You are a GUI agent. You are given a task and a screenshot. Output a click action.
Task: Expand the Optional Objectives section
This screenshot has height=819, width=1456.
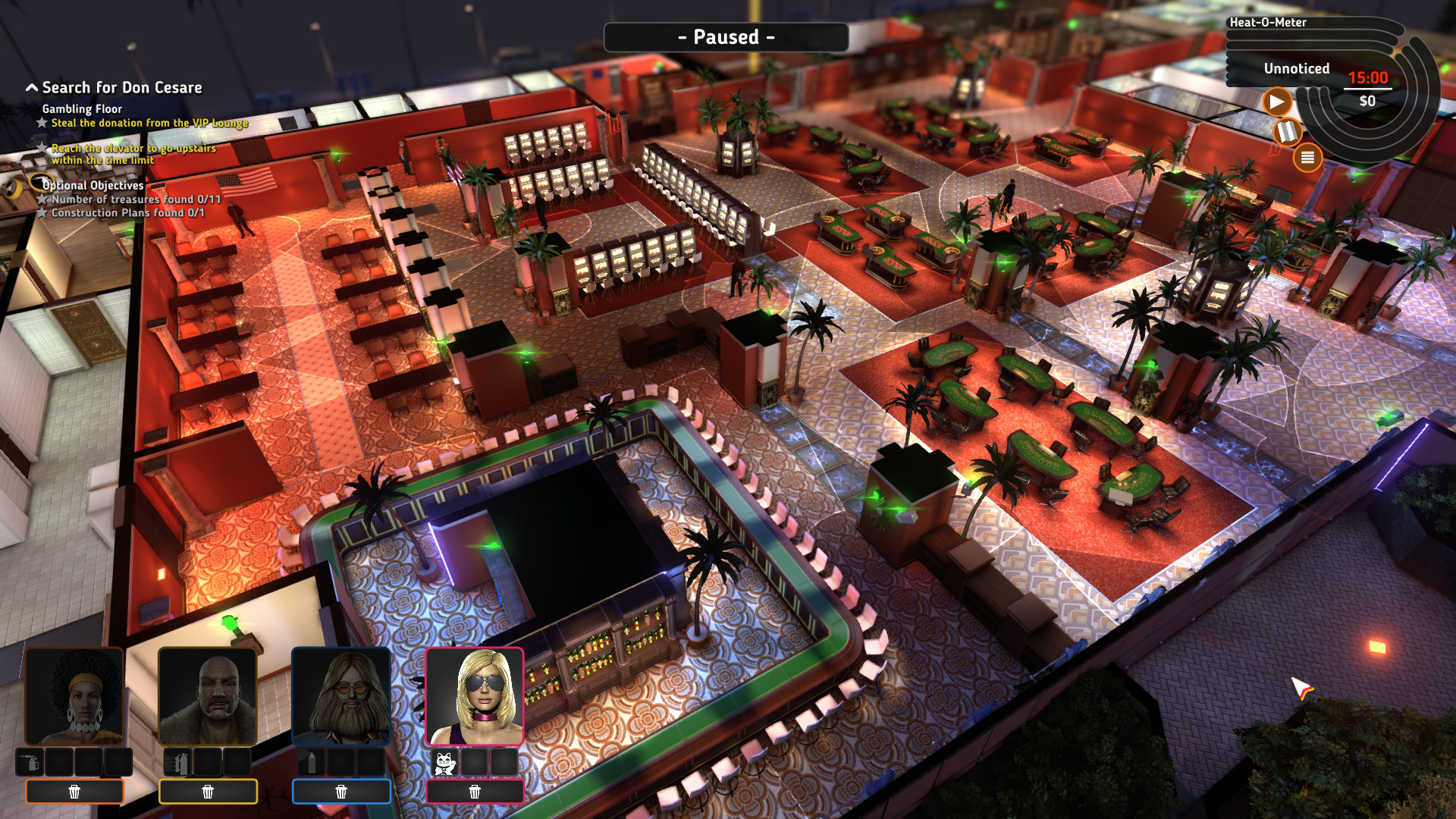[93, 185]
